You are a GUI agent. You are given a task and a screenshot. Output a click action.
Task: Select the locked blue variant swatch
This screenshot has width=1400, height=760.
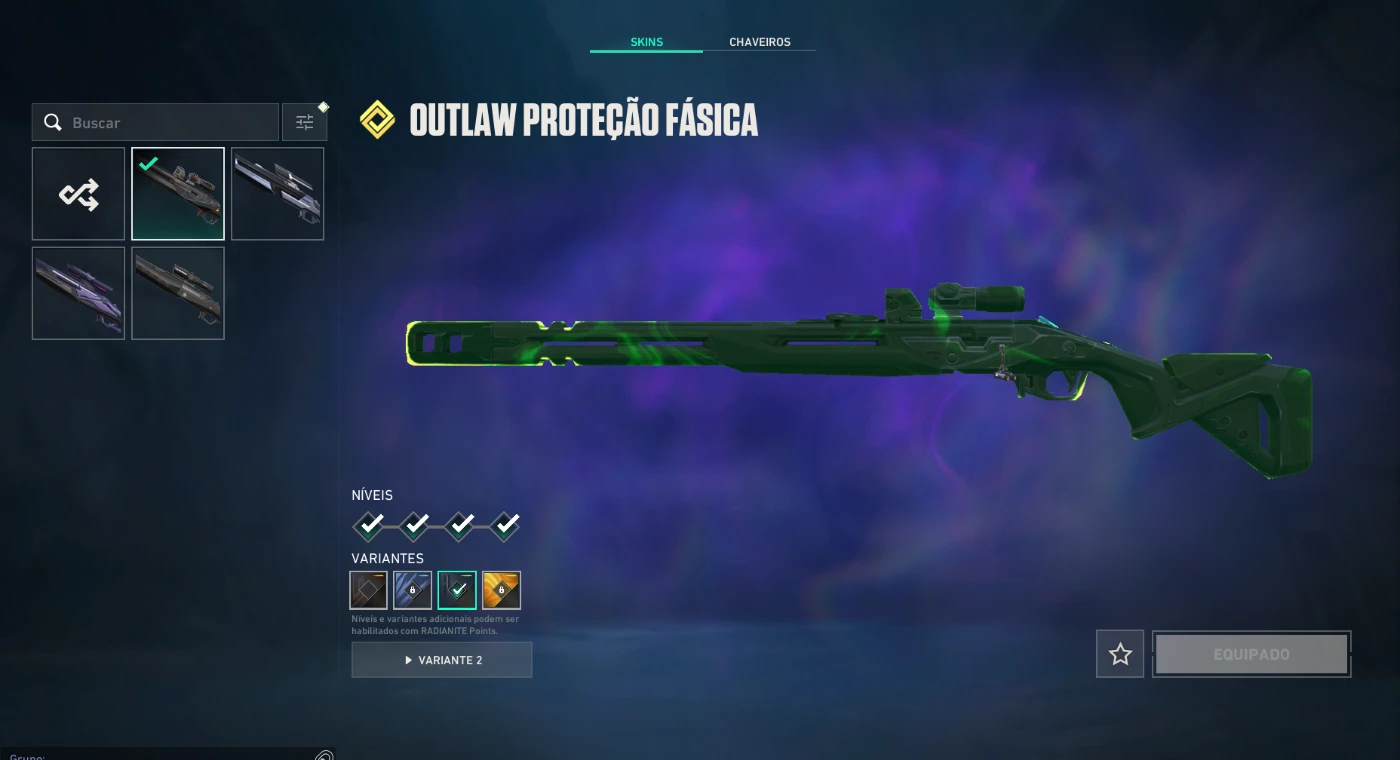click(413, 590)
